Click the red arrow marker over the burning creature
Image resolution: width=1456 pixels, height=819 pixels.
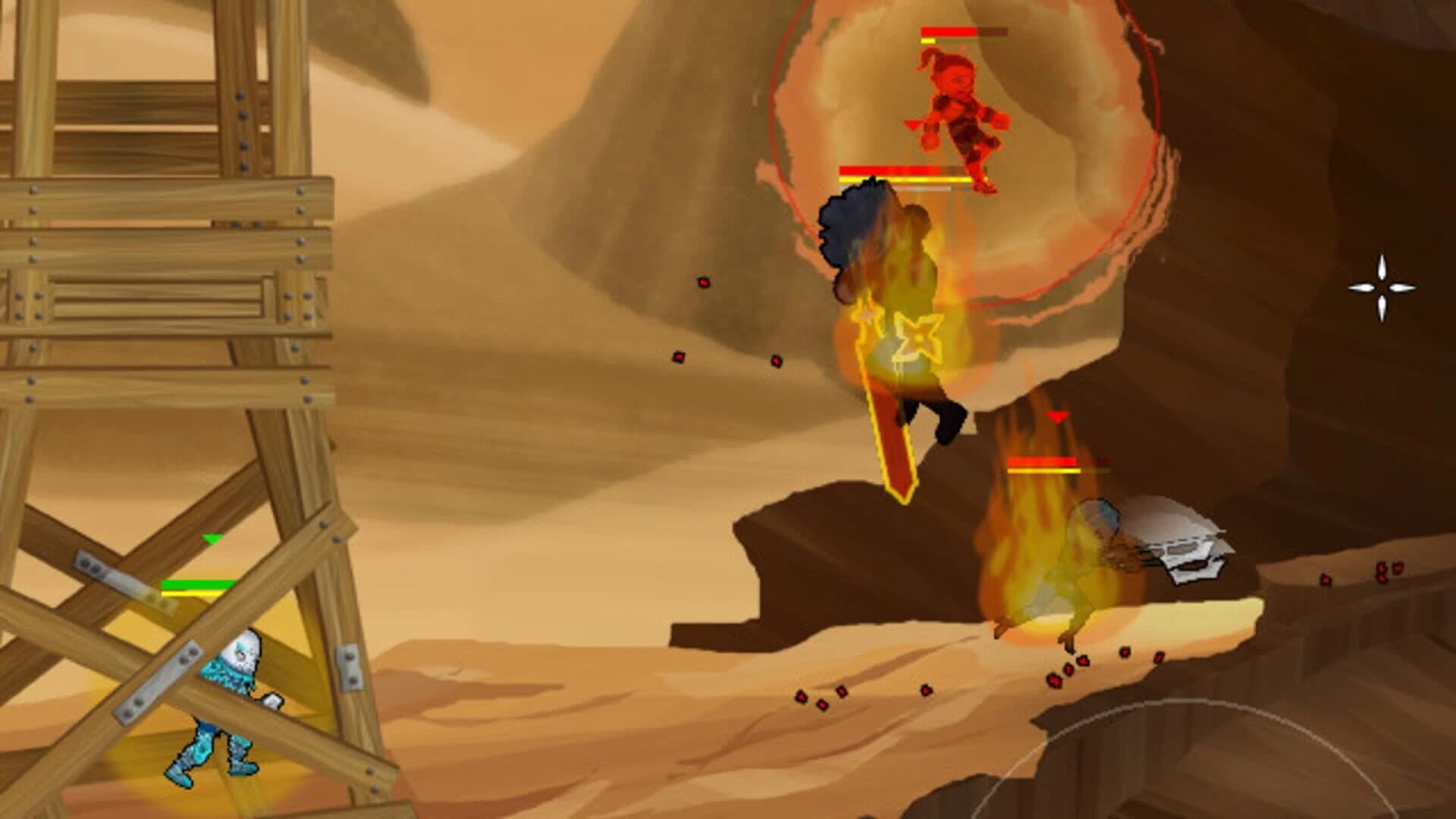[x=1056, y=416]
